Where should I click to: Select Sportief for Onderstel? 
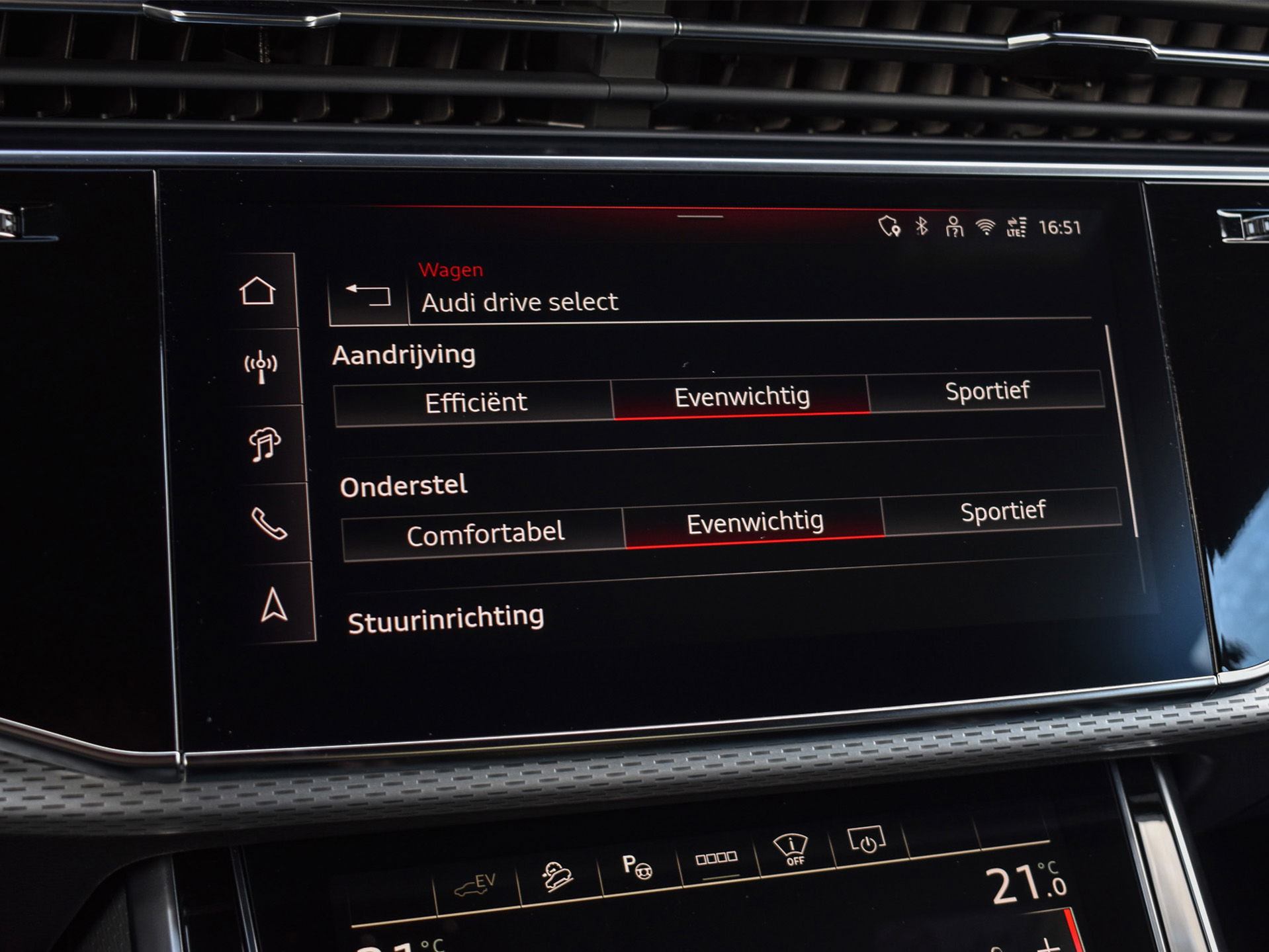(x=1002, y=511)
